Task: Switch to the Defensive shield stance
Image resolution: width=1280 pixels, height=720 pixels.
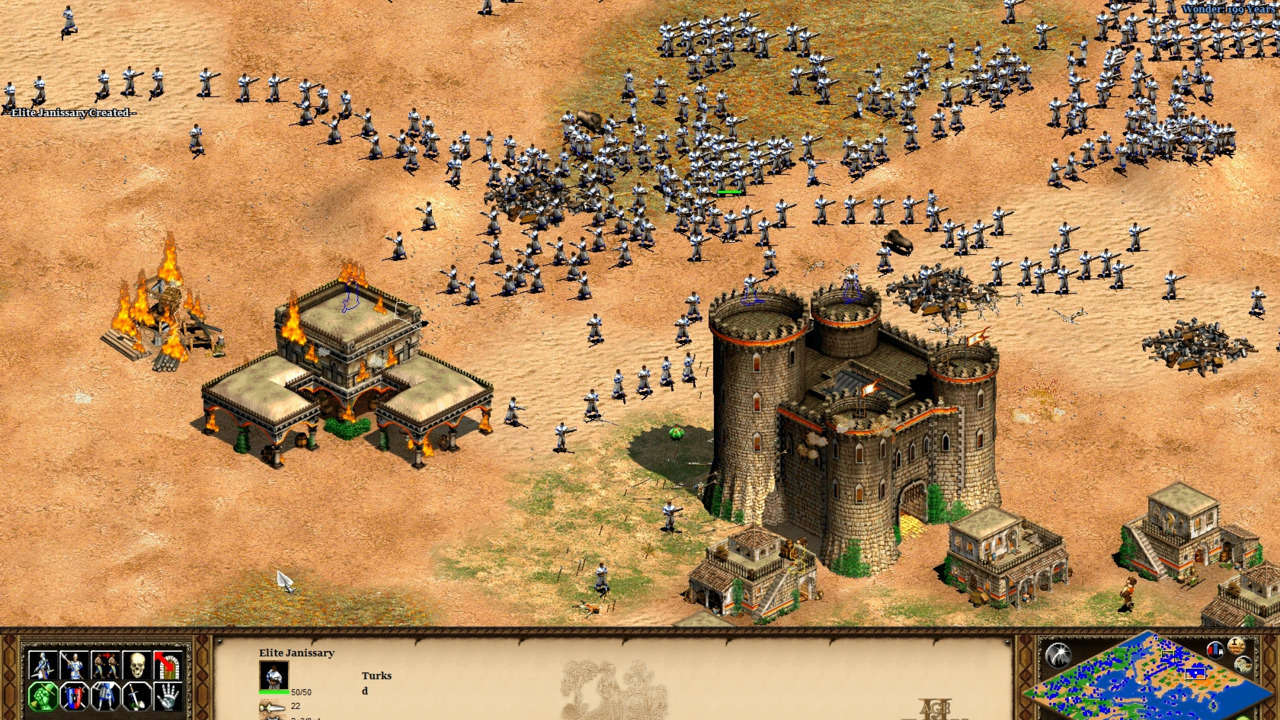Action: (x=74, y=696)
